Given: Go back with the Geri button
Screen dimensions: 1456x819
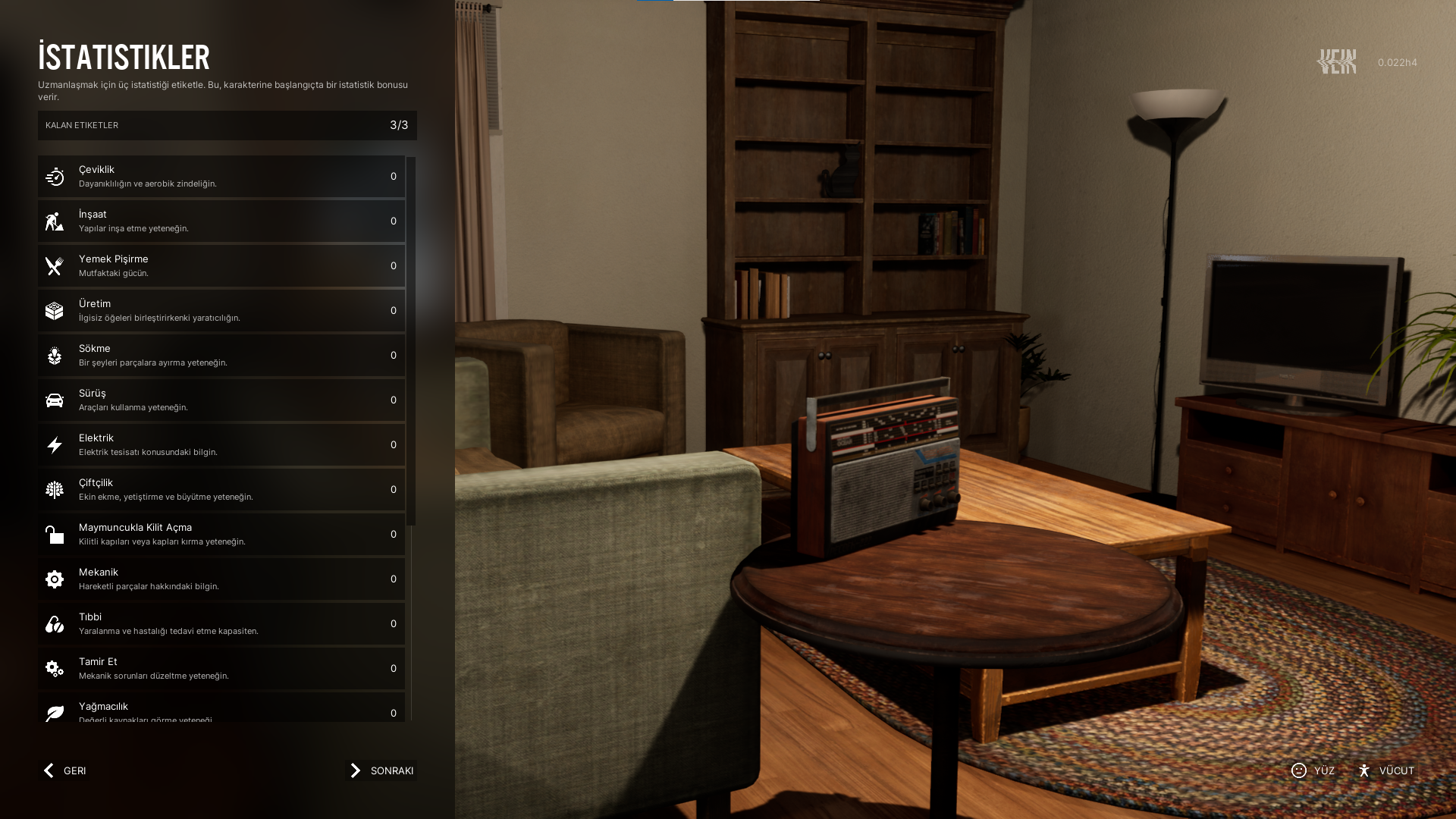Looking at the screenshot, I should [64, 770].
